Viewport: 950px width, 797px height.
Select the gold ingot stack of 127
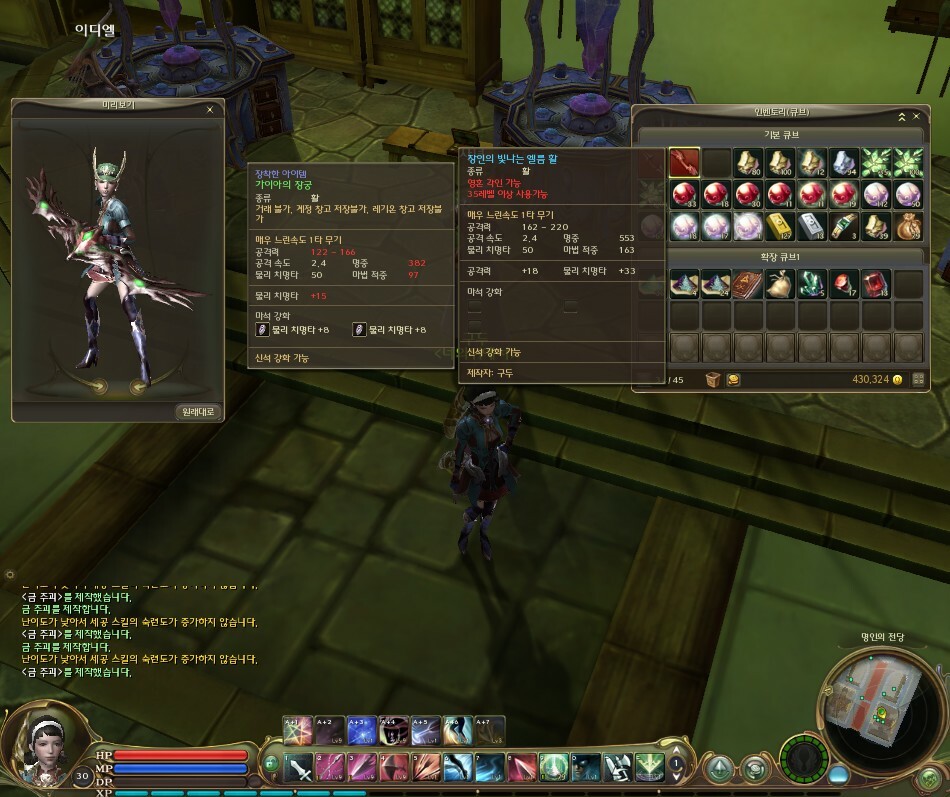780,227
